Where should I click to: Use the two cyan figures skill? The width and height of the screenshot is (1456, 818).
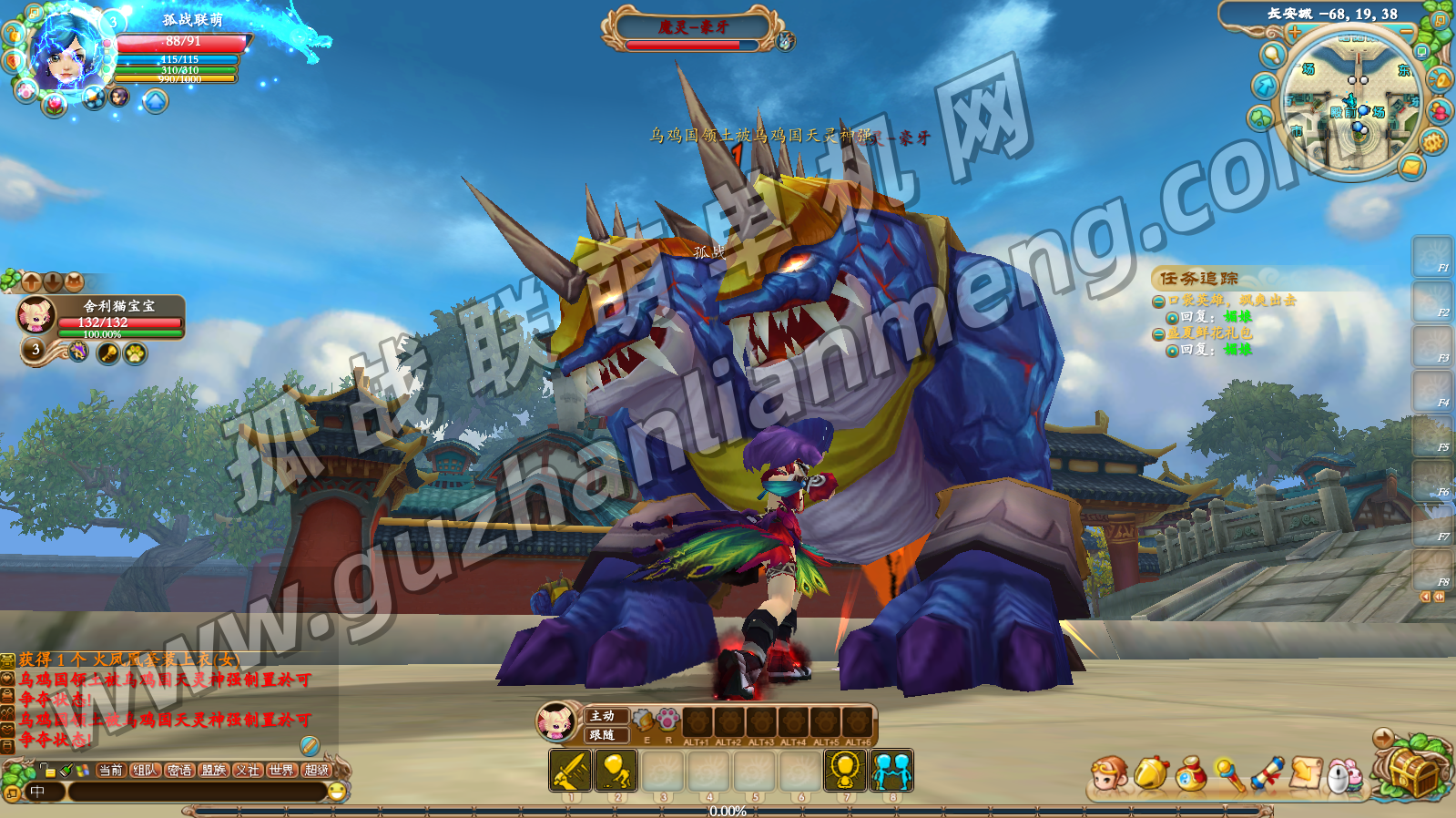891,771
